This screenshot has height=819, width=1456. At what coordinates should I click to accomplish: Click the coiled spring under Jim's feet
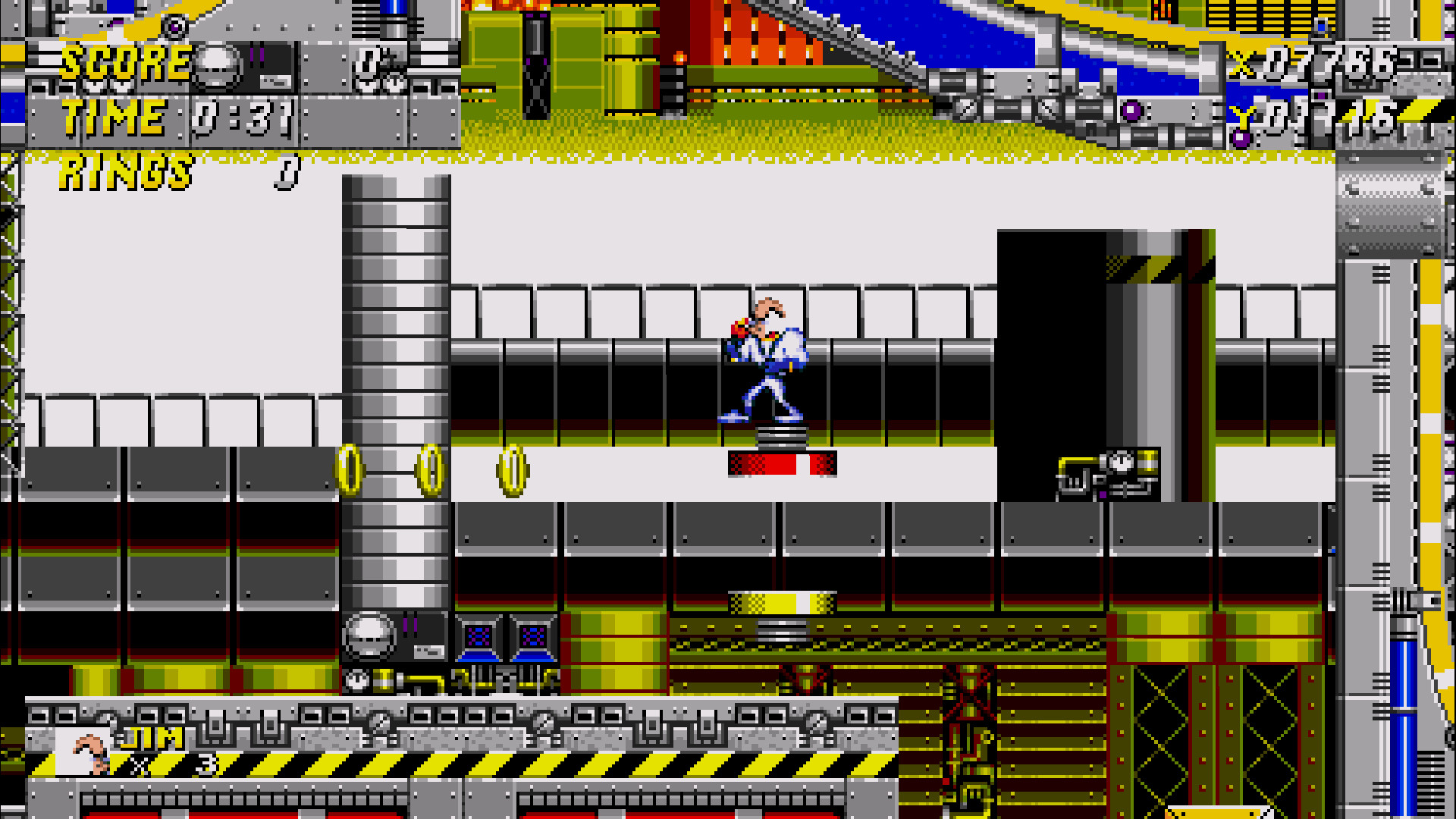[x=781, y=436]
